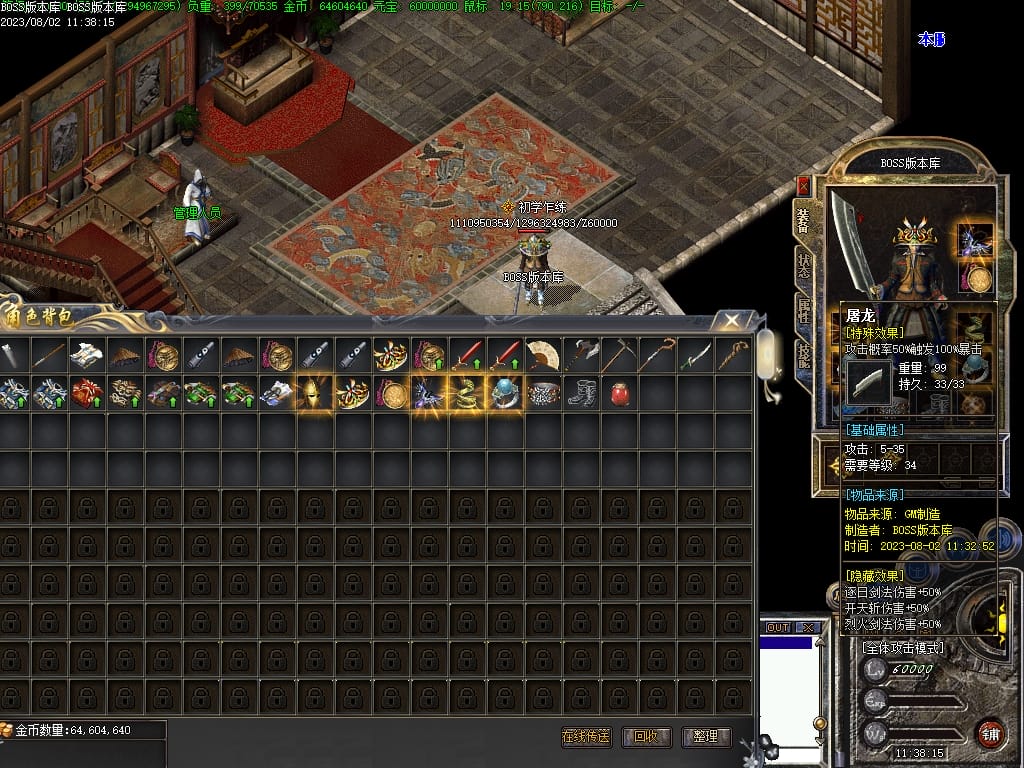Close the character equipment panel
Viewport: 1024px width, 768px height.
point(803,186)
